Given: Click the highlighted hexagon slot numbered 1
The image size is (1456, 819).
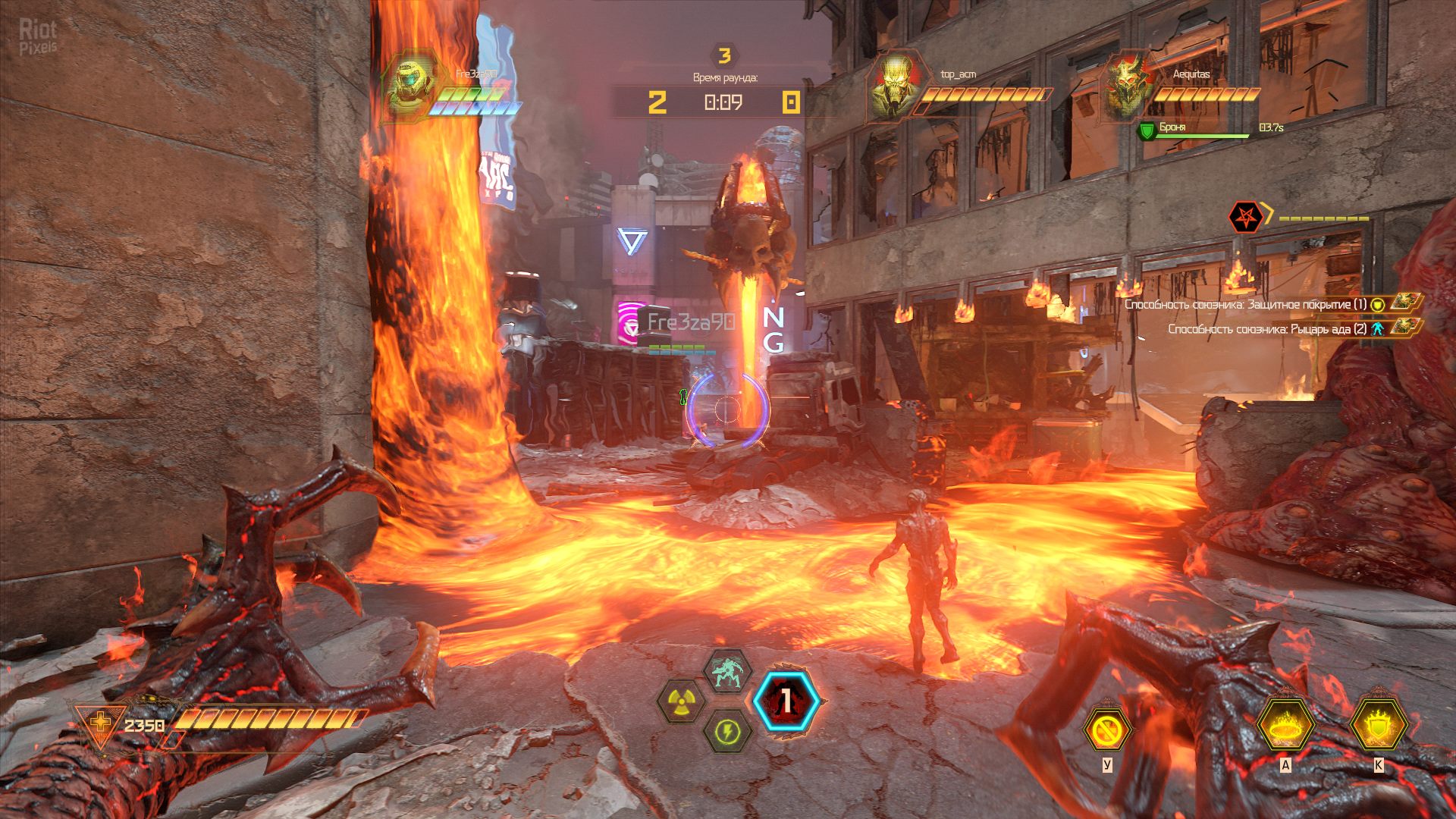Looking at the screenshot, I should pyautogui.click(x=786, y=701).
